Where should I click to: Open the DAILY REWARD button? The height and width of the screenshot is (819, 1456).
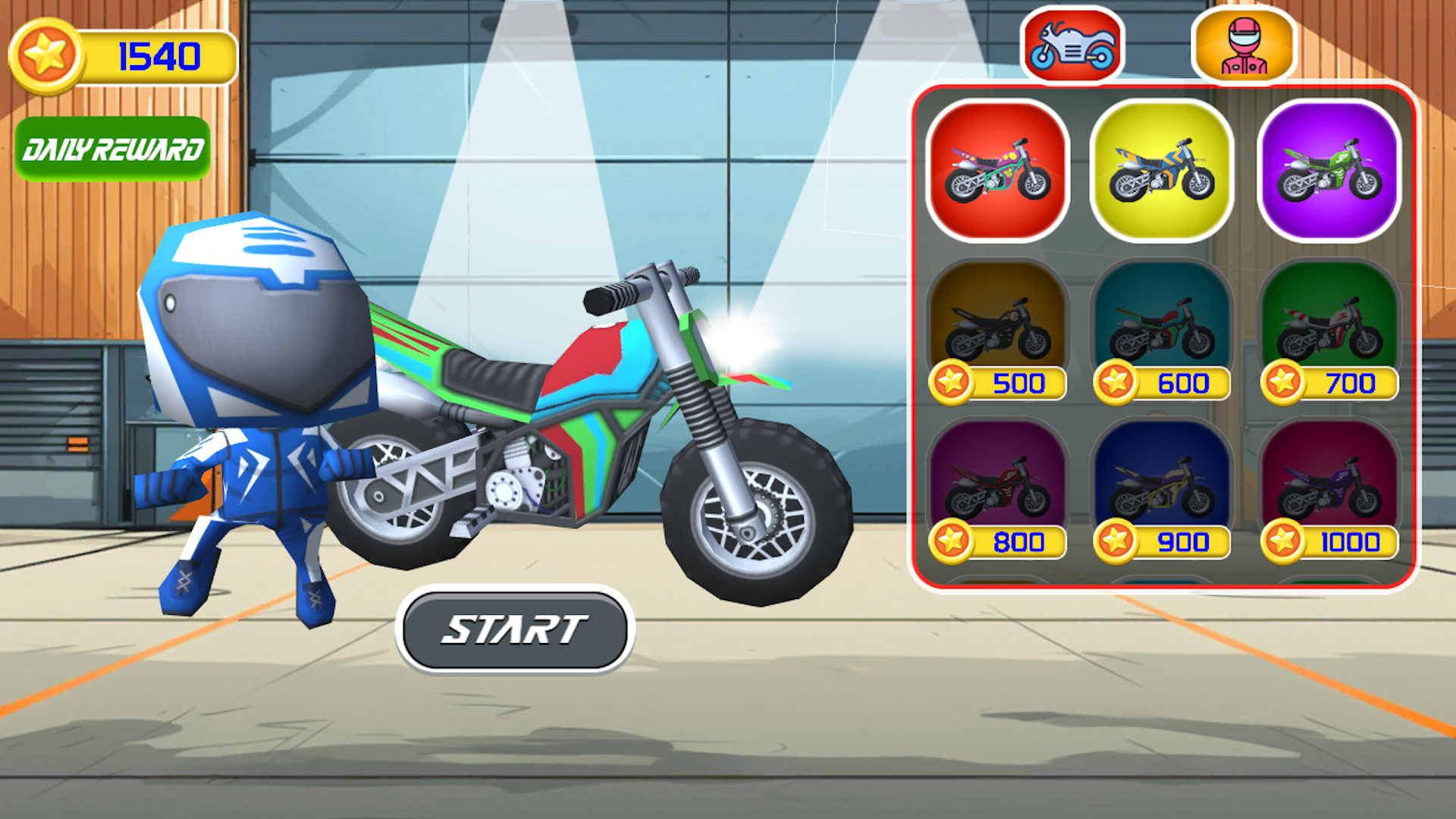[112, 149]
